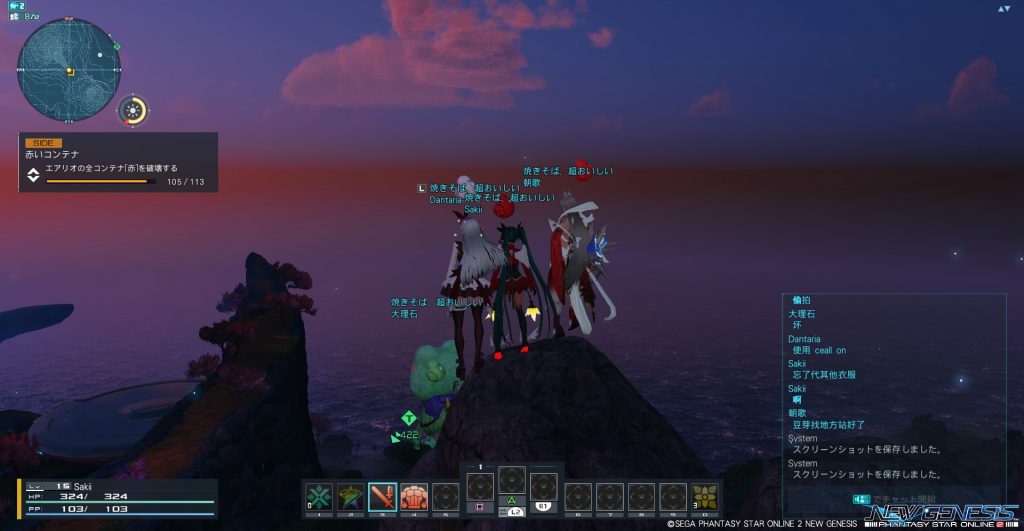Click the day-night sun clock icon
The height and width of the screenshot is (531, 1024).
coord(133,110)
